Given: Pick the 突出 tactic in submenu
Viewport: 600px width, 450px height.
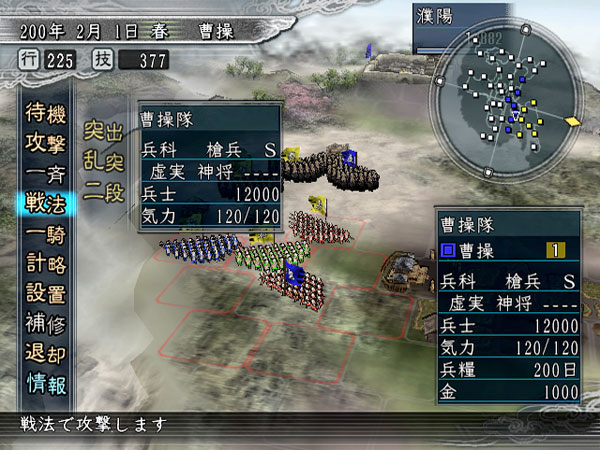Looking at the screenshot, I should click(103, 131).
